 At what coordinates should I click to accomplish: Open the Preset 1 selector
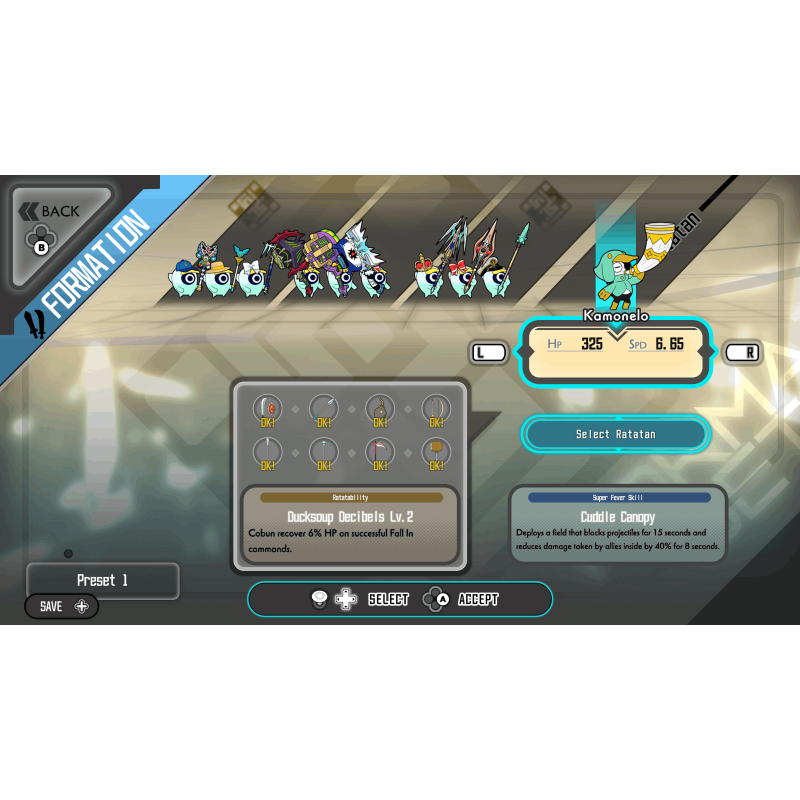[x=103, y=581]
